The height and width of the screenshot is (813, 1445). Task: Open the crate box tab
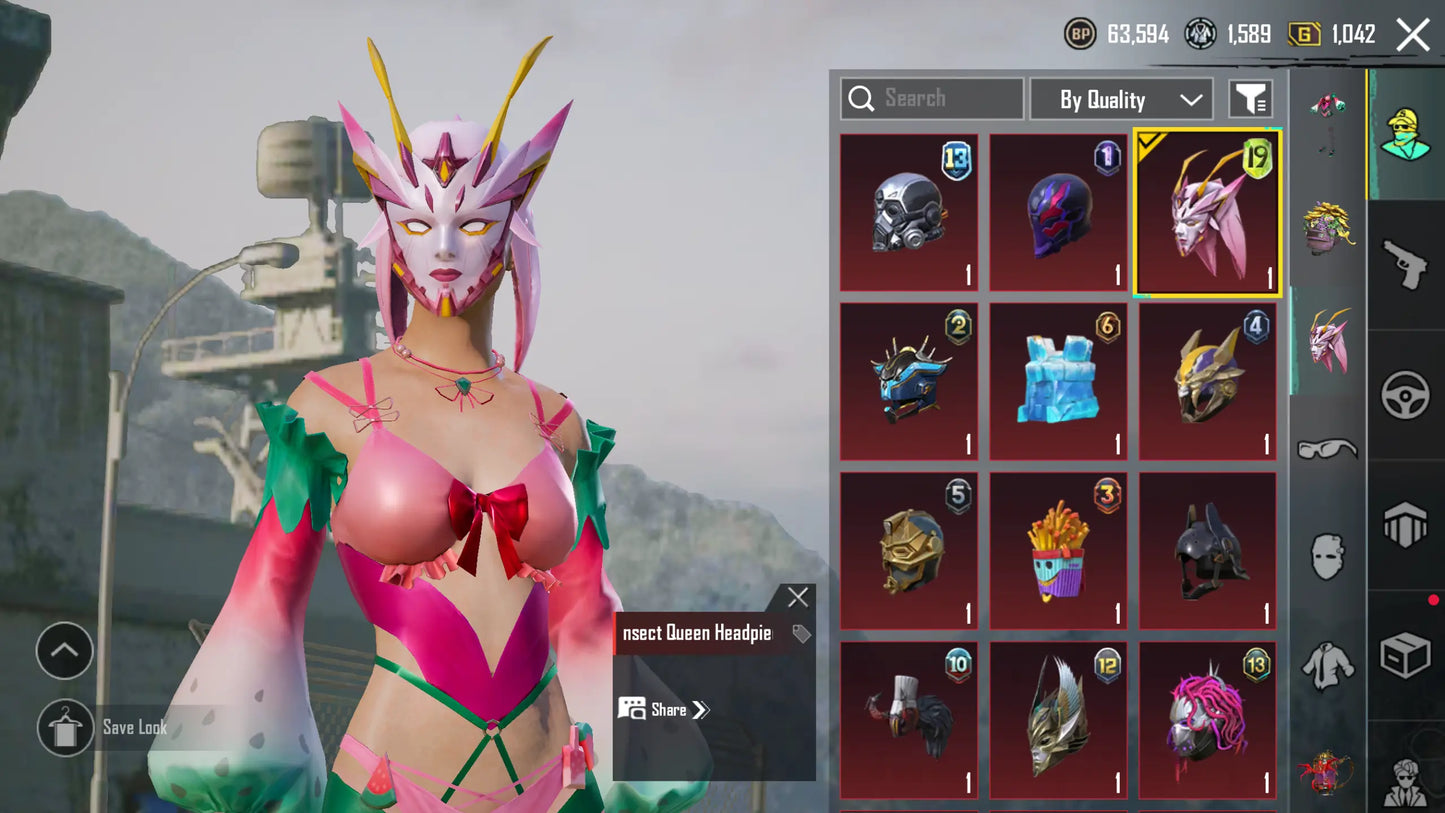1405,656
